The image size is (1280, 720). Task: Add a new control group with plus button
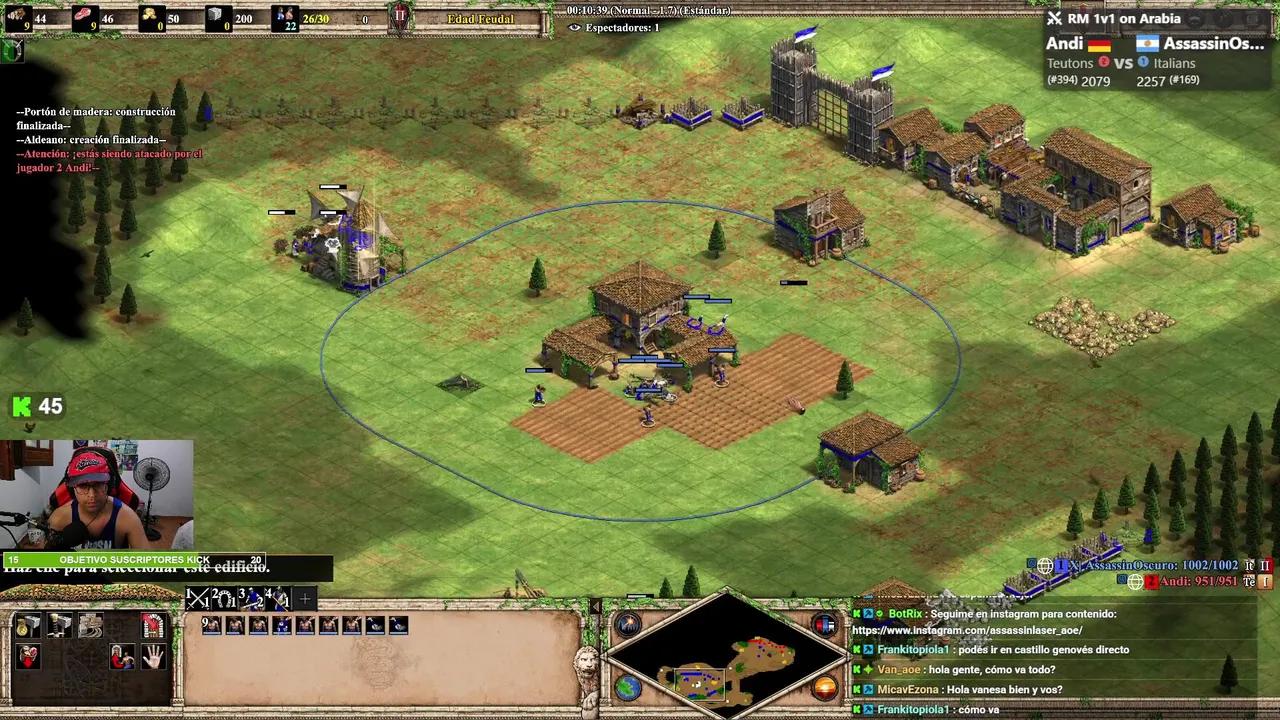click(x=305, y=600)
